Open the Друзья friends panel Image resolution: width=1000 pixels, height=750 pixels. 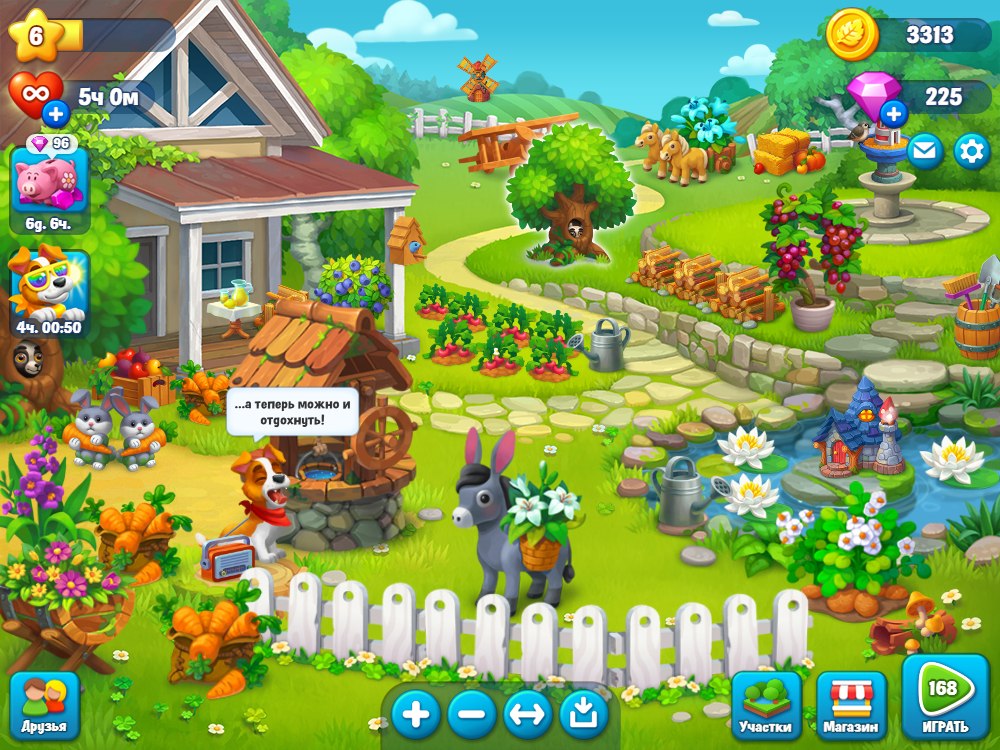coord(44,705)
